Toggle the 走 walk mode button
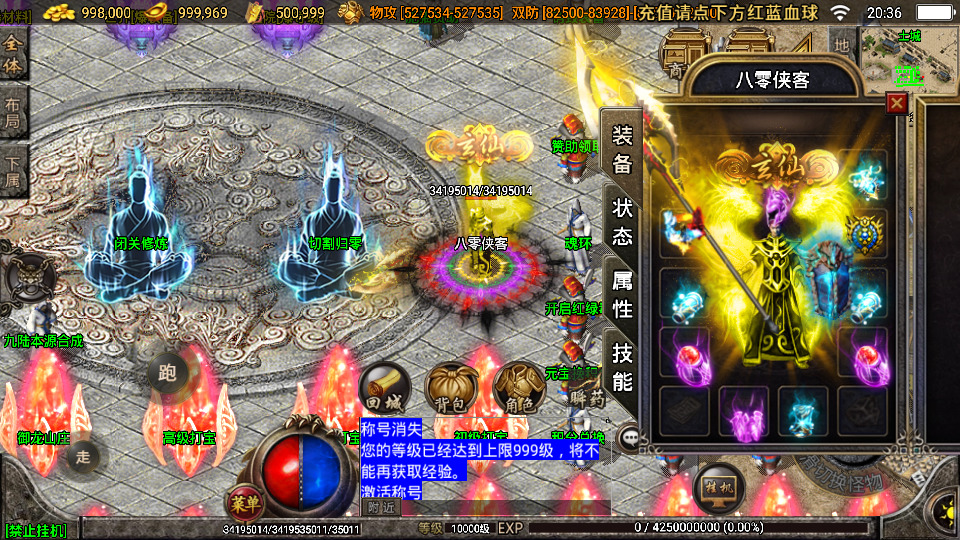The height and width of the screenshot is (540, 960). pyautogui.click(x=84, y=457)
